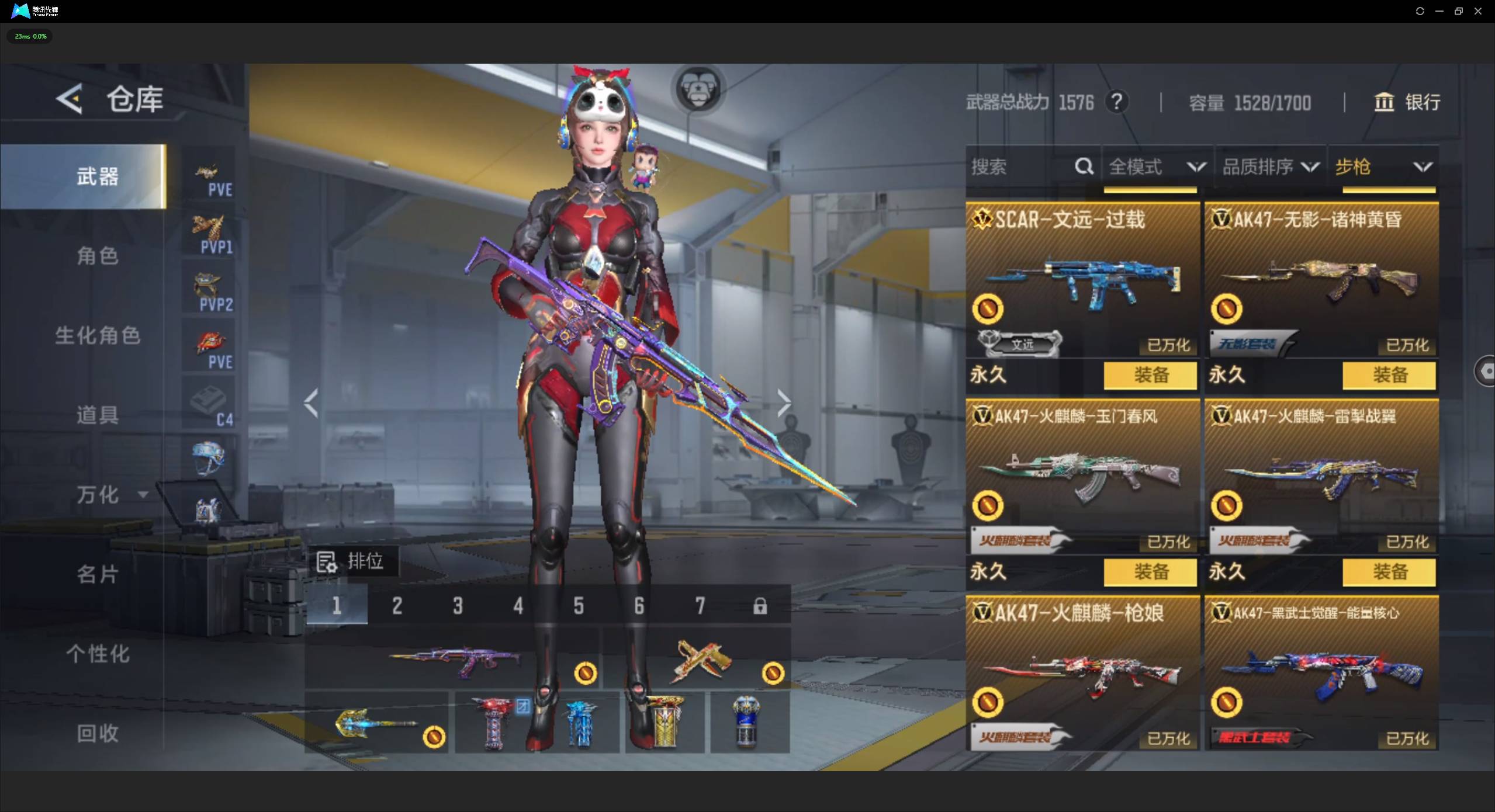Open the 步枪 weapon type dropdown
1495x812 pixels.
tap(1383, 167)
